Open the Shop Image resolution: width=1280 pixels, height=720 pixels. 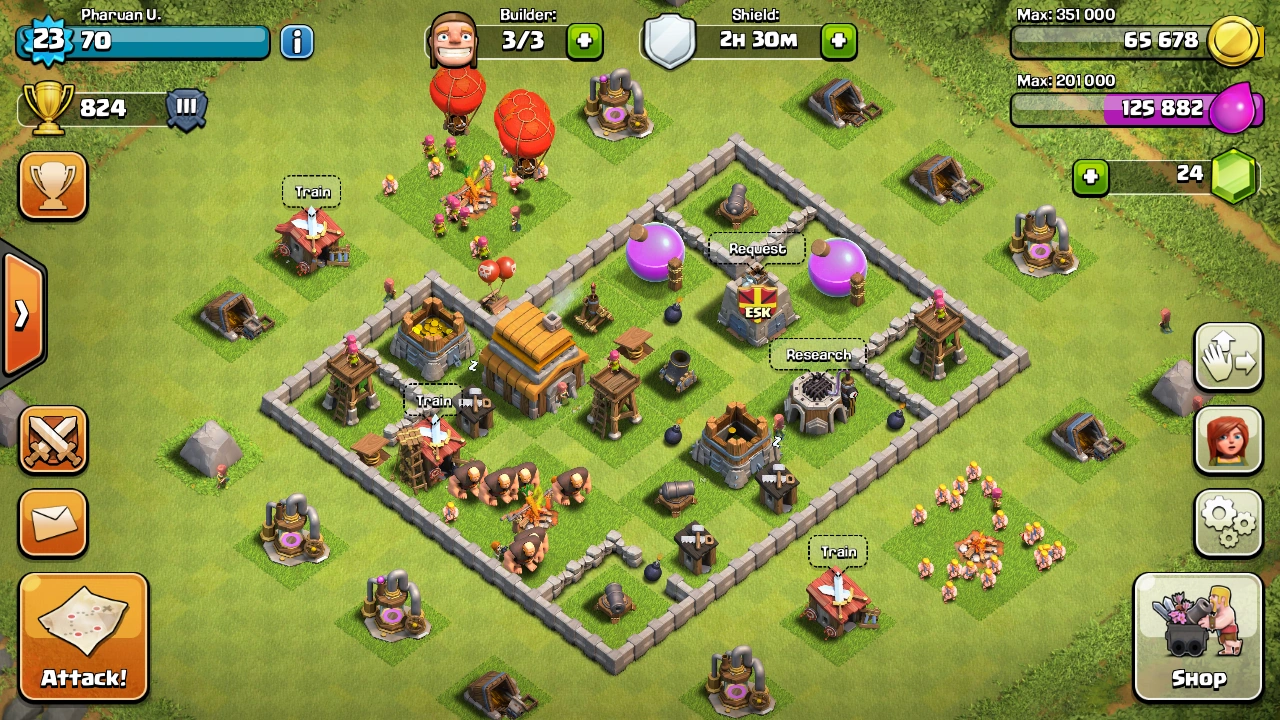coord(1198,636)
